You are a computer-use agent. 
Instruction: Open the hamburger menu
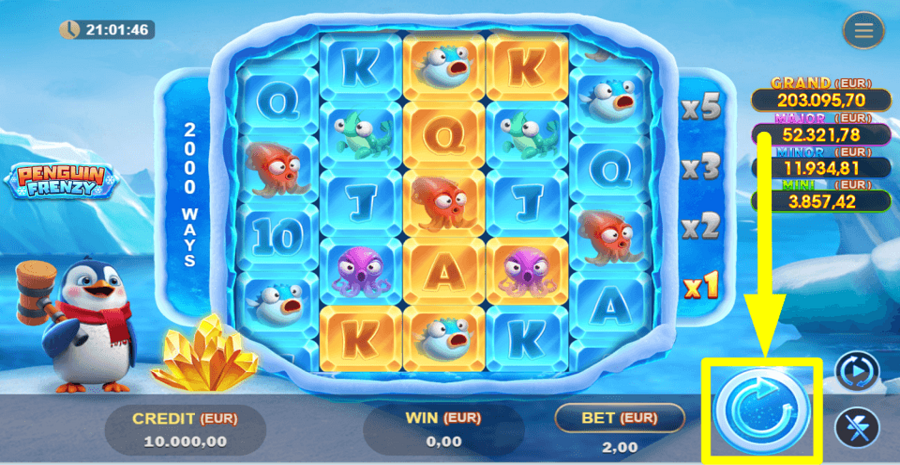[x=863, y=31]
